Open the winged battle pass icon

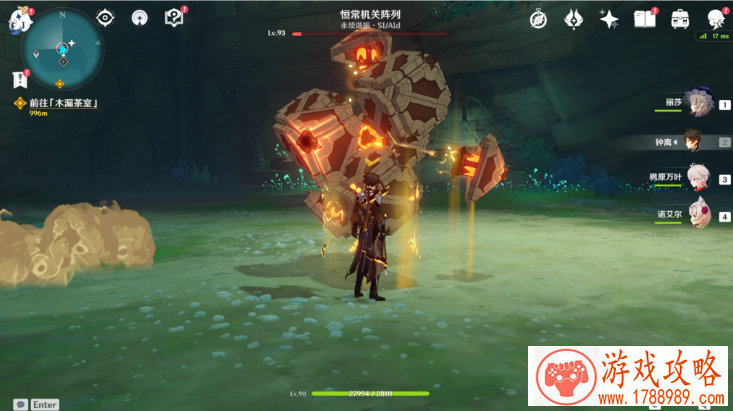click(x=573, y=18)
